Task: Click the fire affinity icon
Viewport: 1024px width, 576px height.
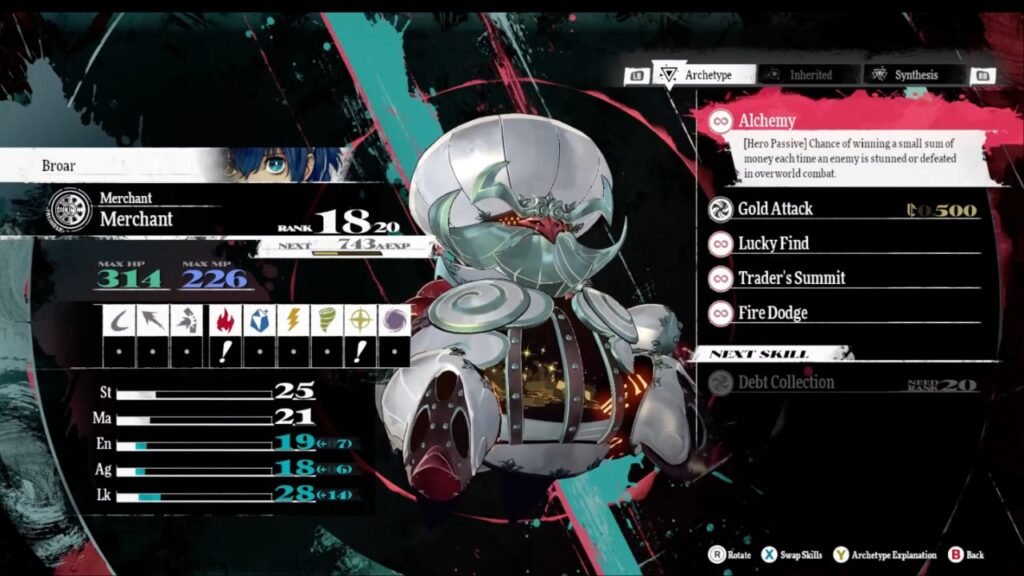Action: [223, 320]
